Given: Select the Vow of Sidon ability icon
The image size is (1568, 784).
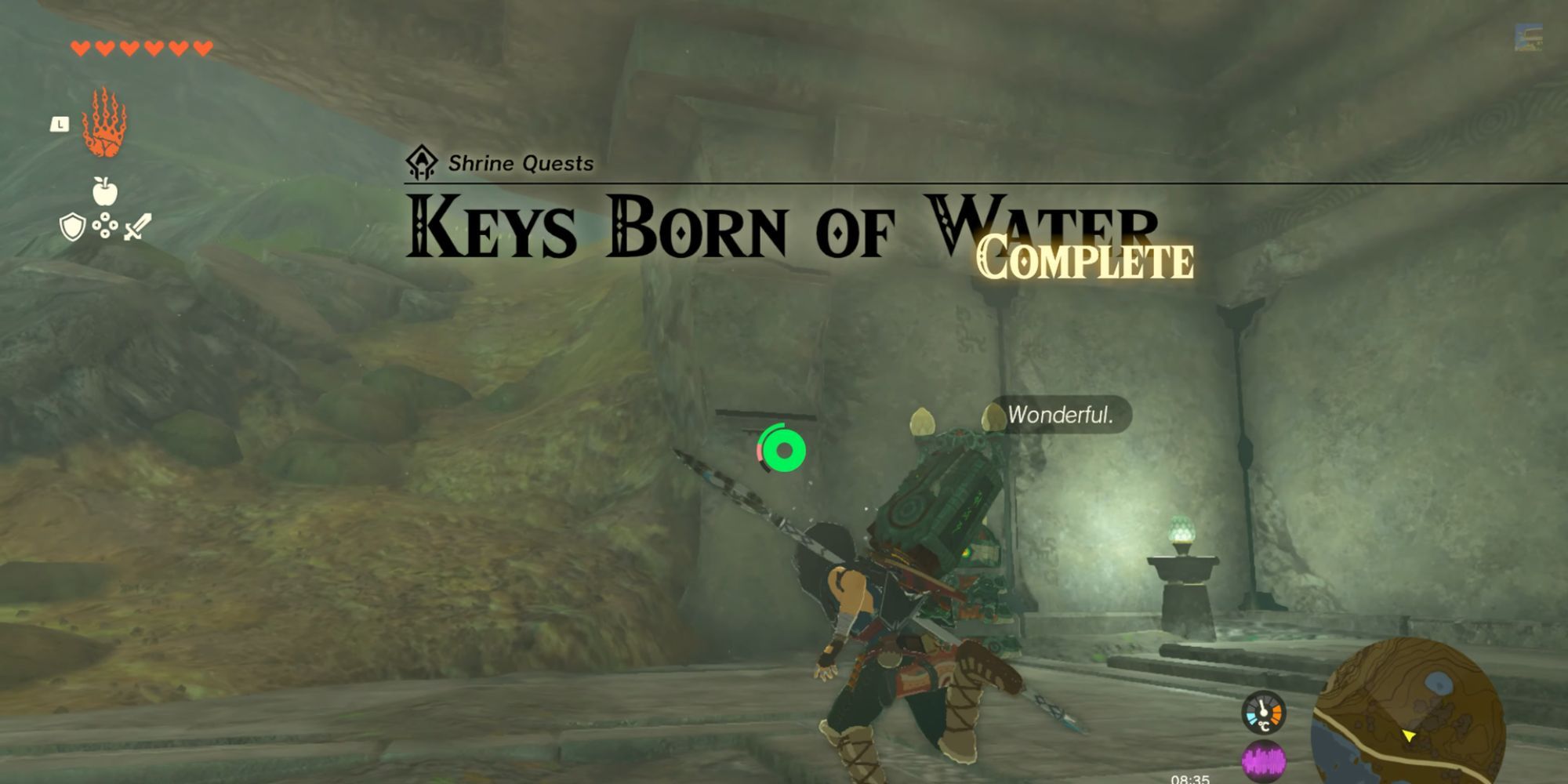Looking at the screenshot, I should [104, 122].
